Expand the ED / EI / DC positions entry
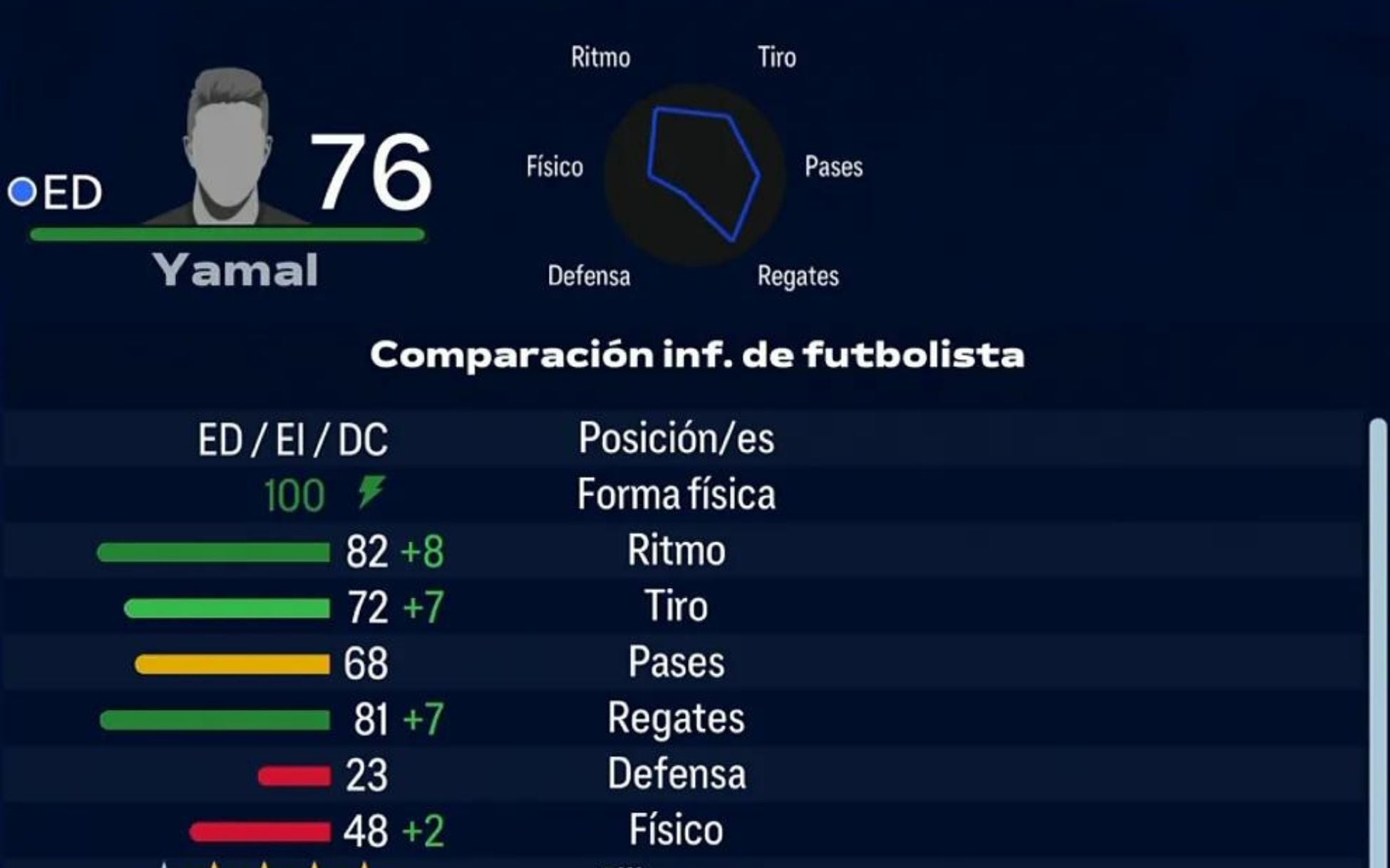The image size is (1390, 868). tap(292, 439)
